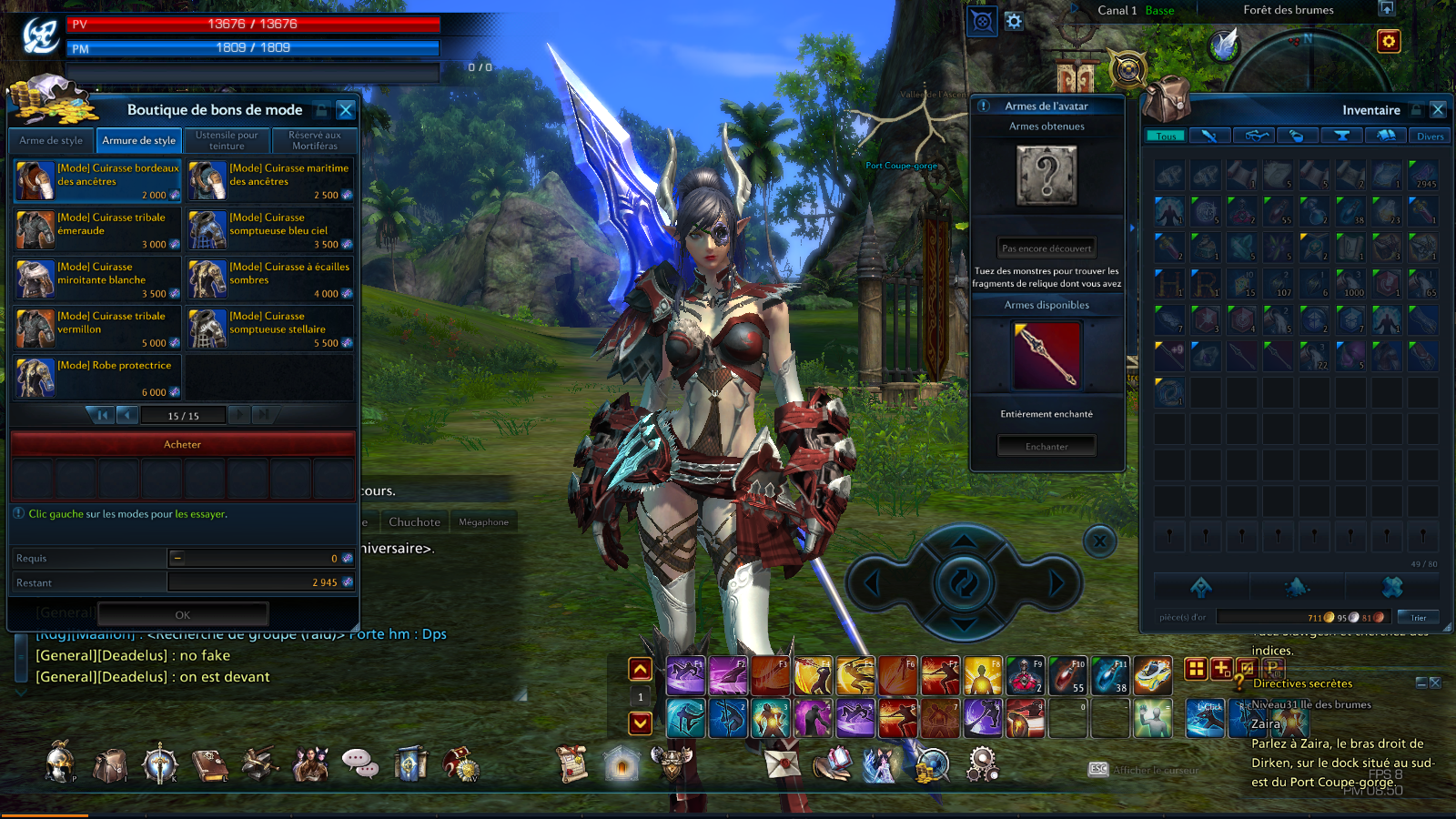Screen dimensions: 1456x819
Task: Open the Ustensile pour teinture tab
Action: 227,140
